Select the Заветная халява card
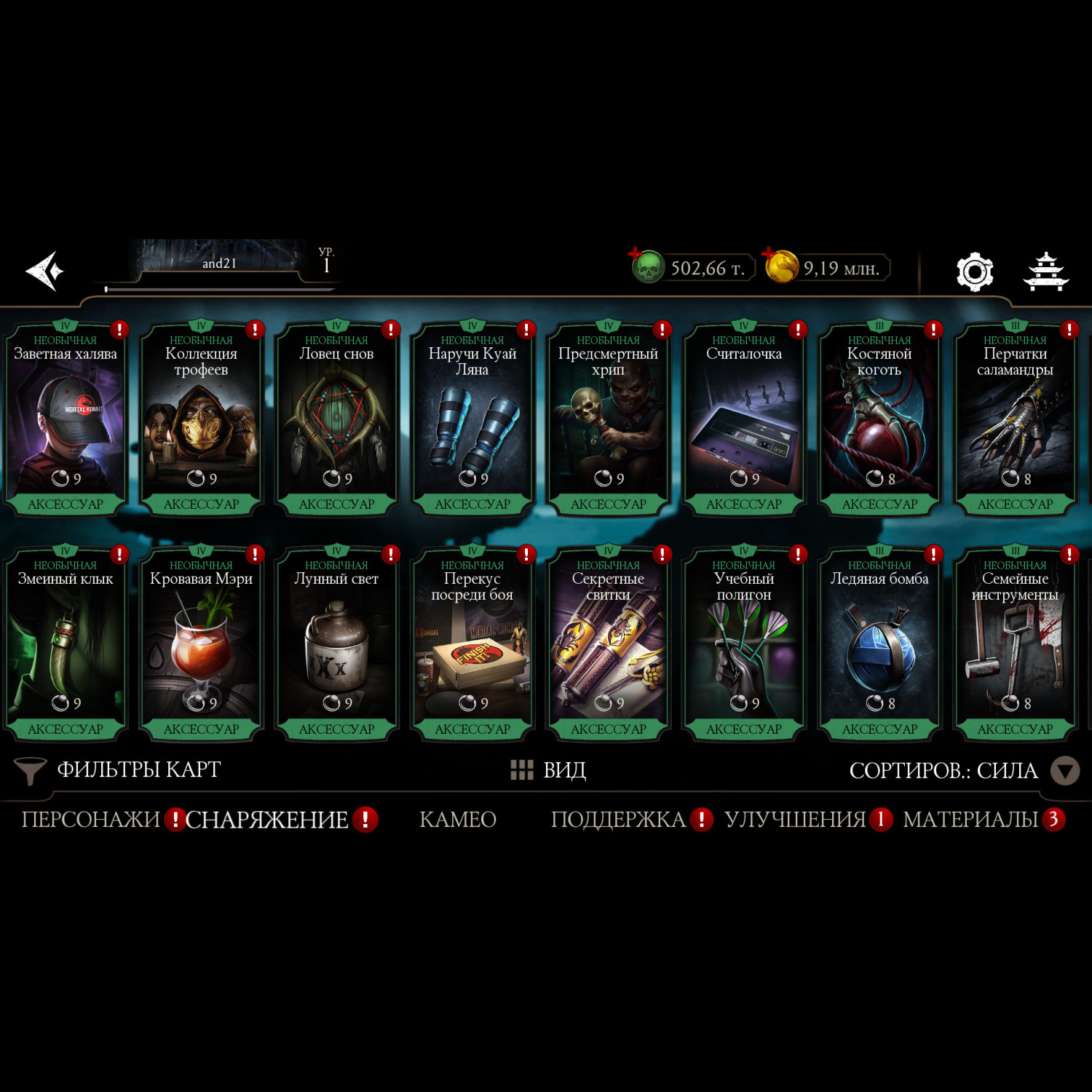The image size is (1092, 1092). [x=66, y=420]
